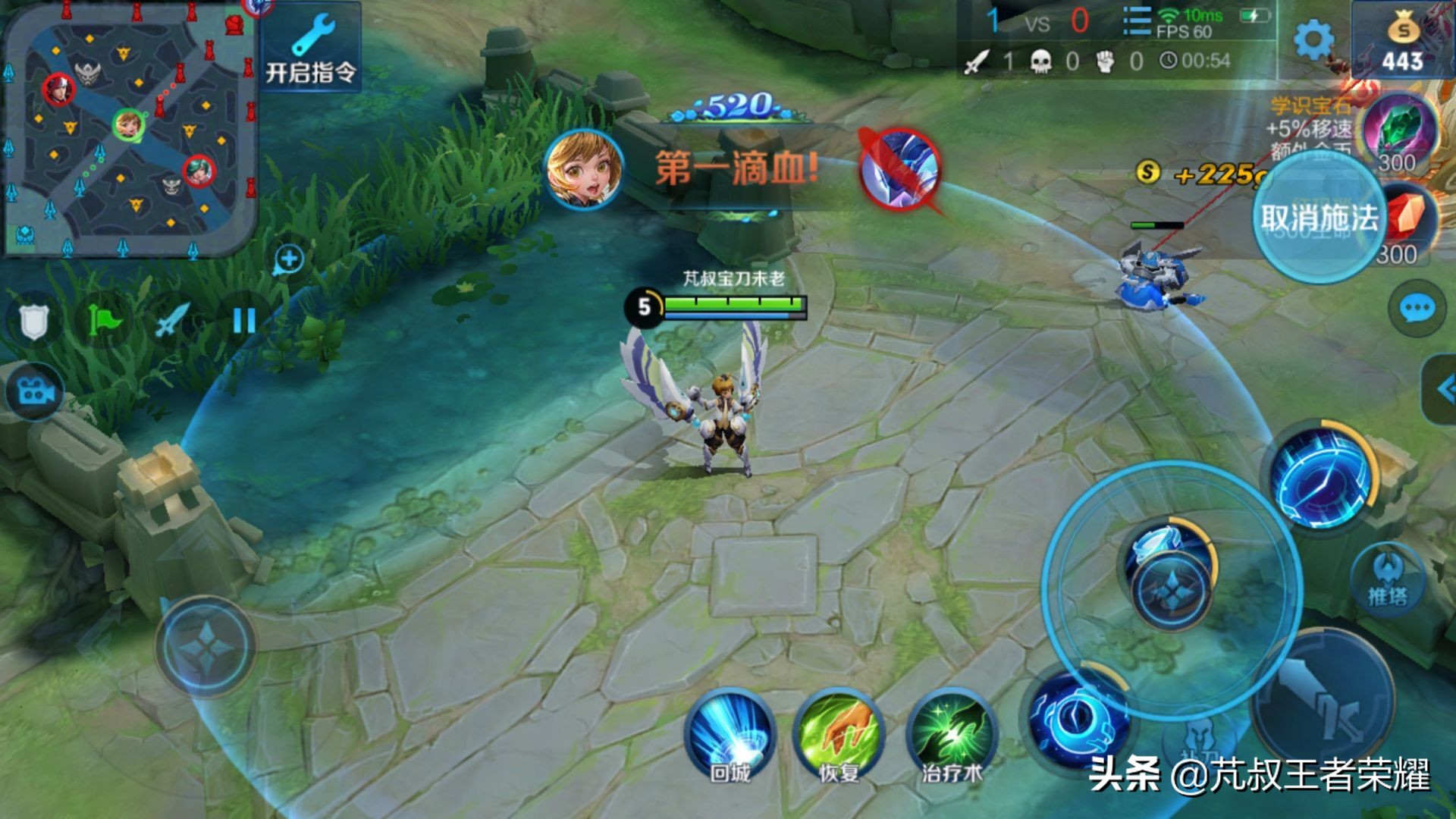Viewport: 1456px width, 819px height.
Task: Click the plus icon below the minimap
Action: coord(288,259)
